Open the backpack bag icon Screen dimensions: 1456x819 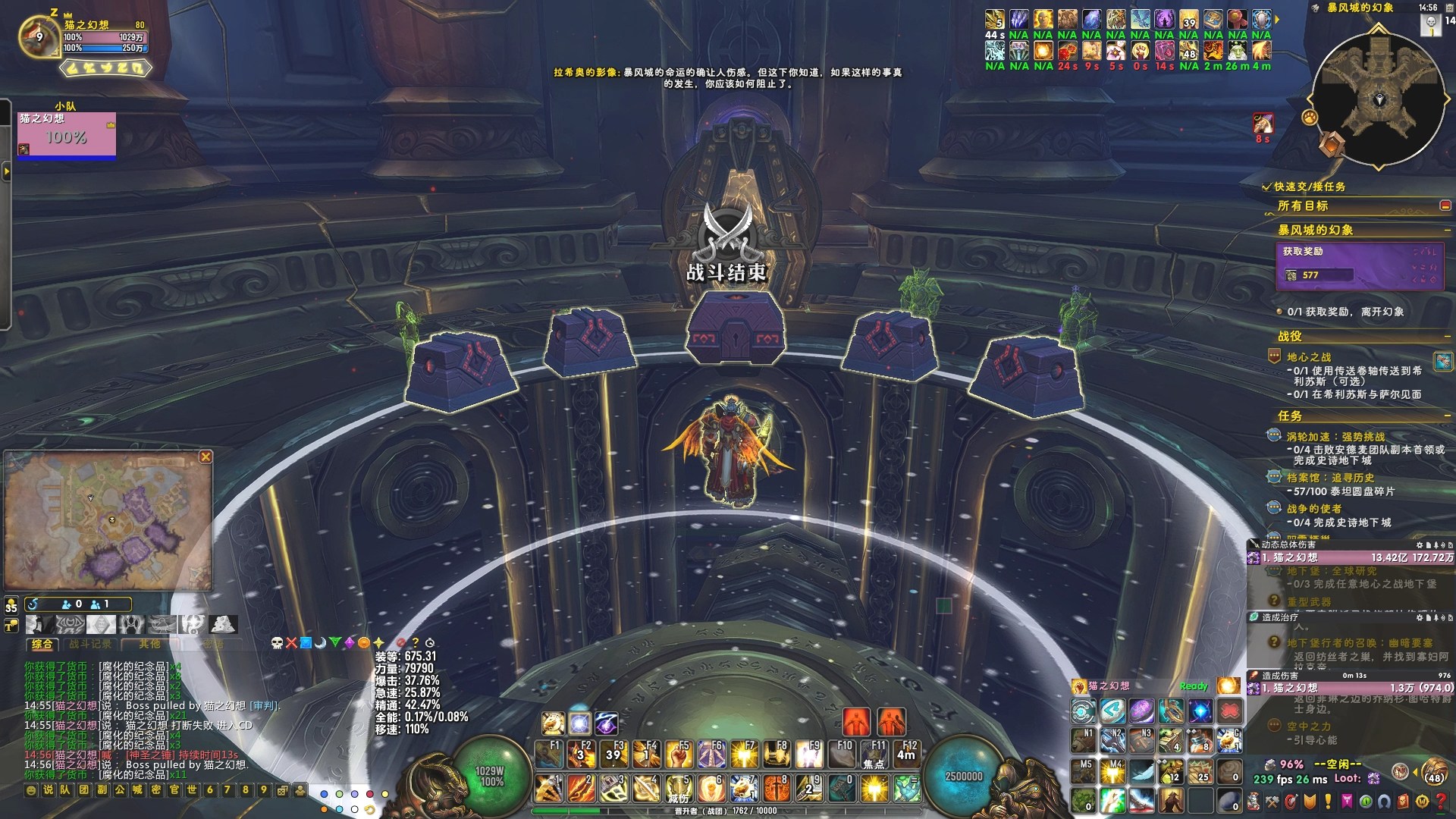click(1434, 773)
